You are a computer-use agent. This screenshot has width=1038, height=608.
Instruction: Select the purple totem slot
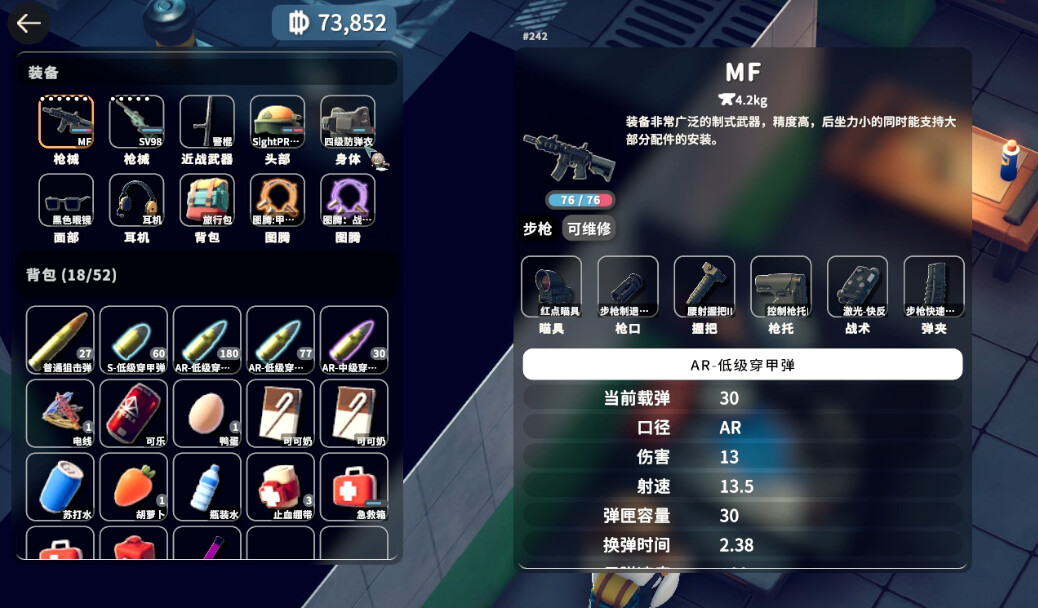pyautogui.click(x=348, y=201)
